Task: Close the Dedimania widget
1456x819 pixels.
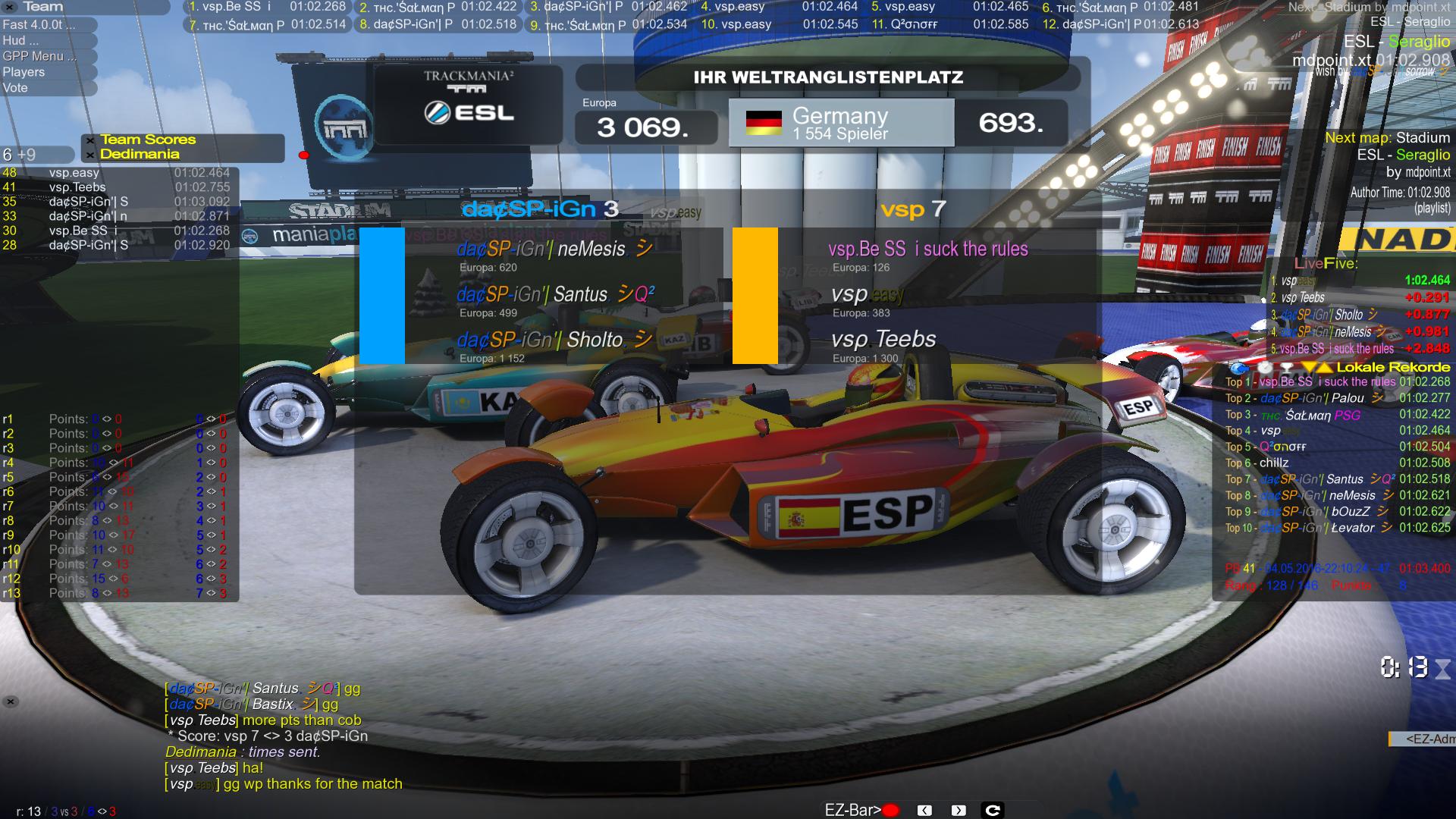Action: pos(90,155)
